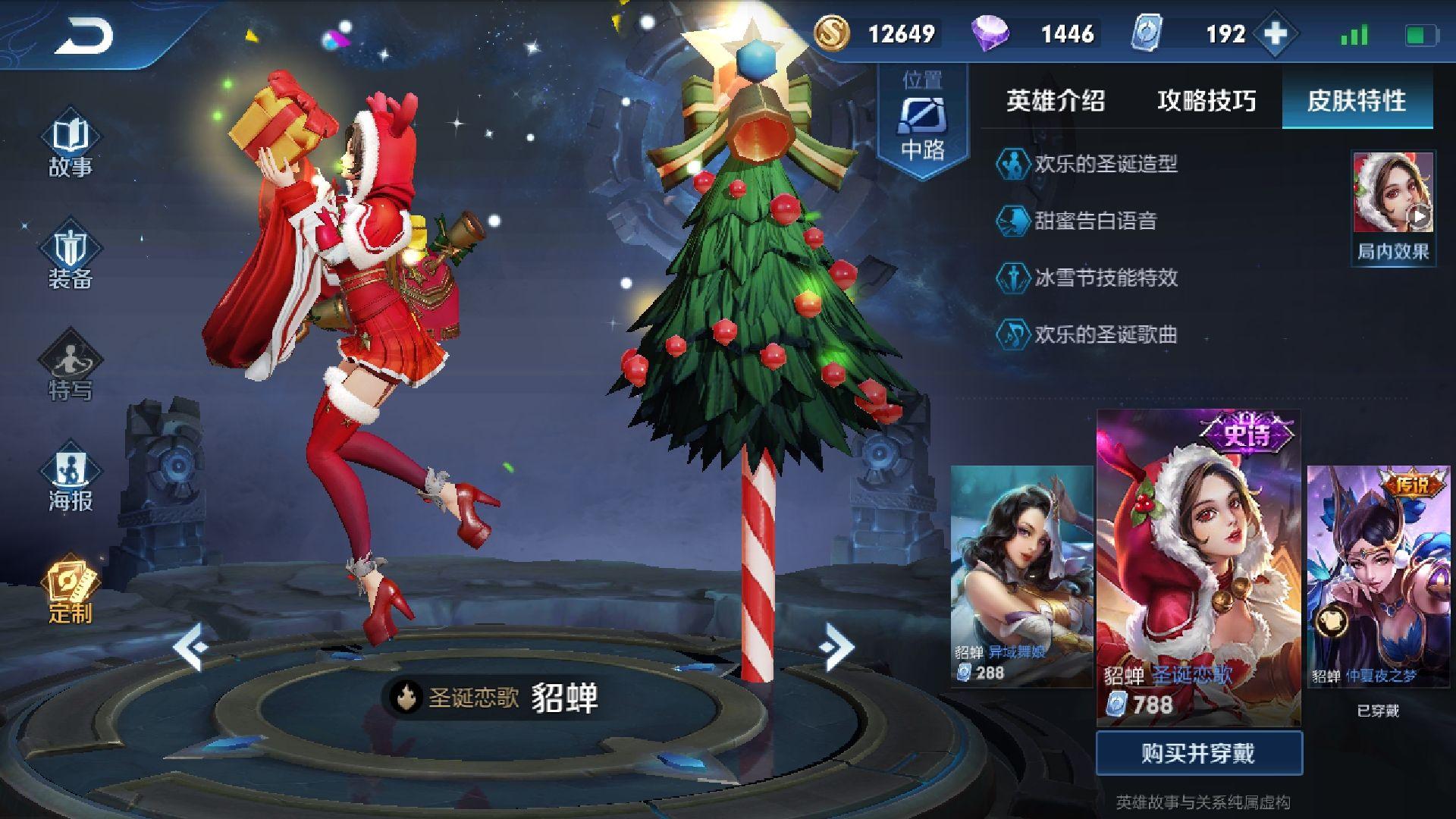This screenshot has height=819, width=1456.
Task: Show the 海报 poster view
Action: click(x=71, y=480)
